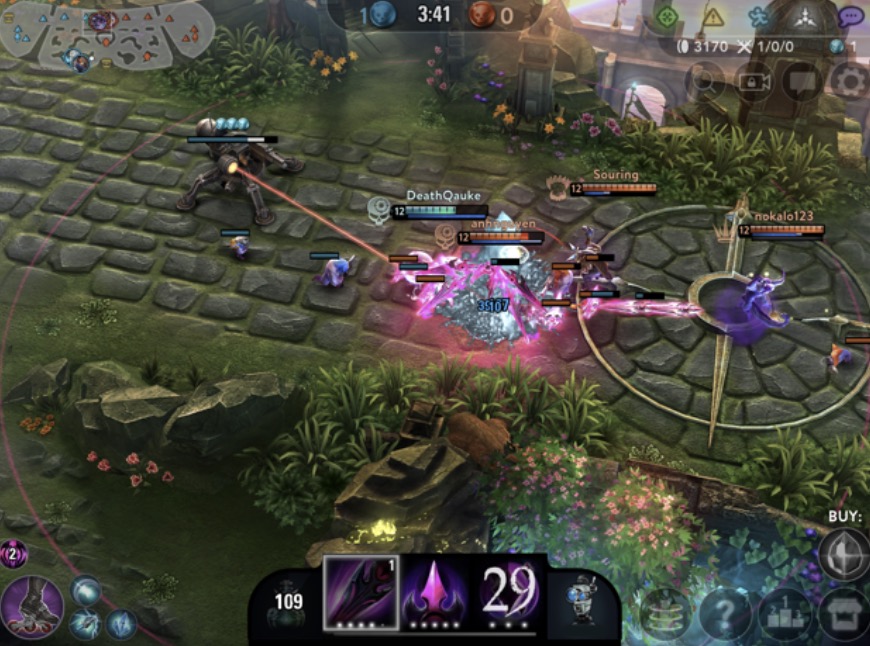
Task: Send the green target ping
Action: [x=666, y=16]
